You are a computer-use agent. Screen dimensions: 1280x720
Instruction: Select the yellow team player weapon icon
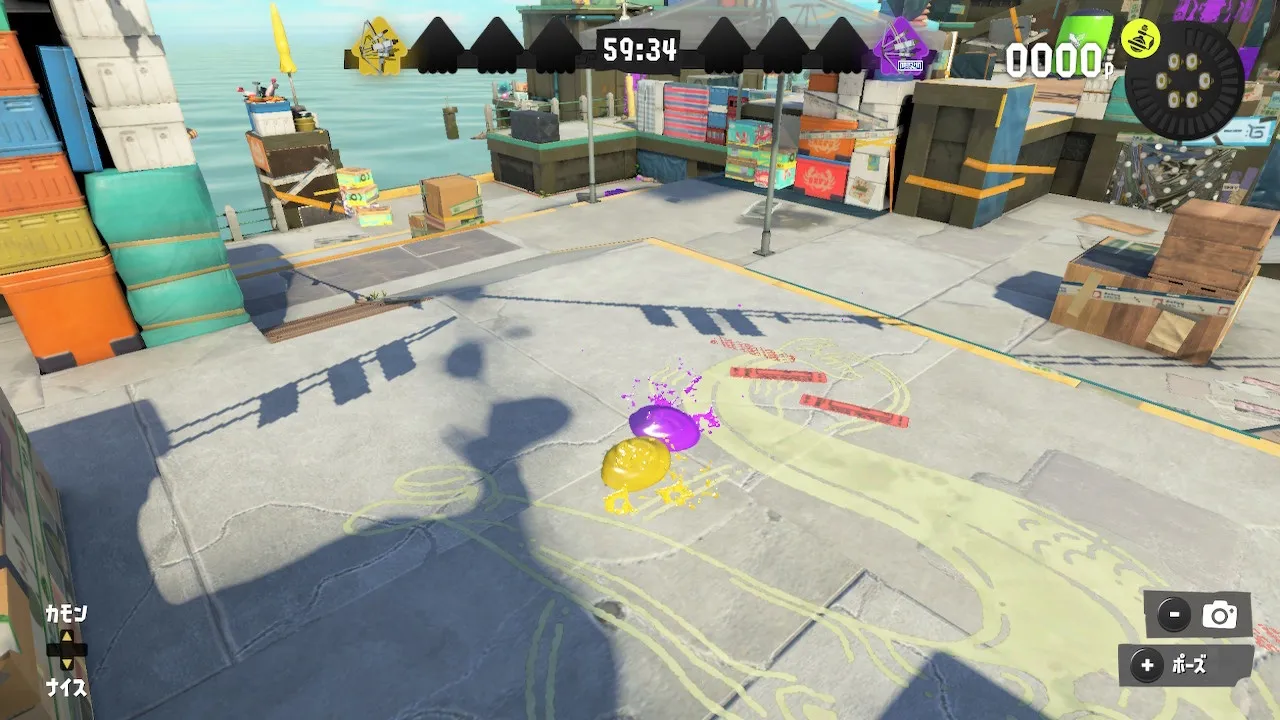379,47
